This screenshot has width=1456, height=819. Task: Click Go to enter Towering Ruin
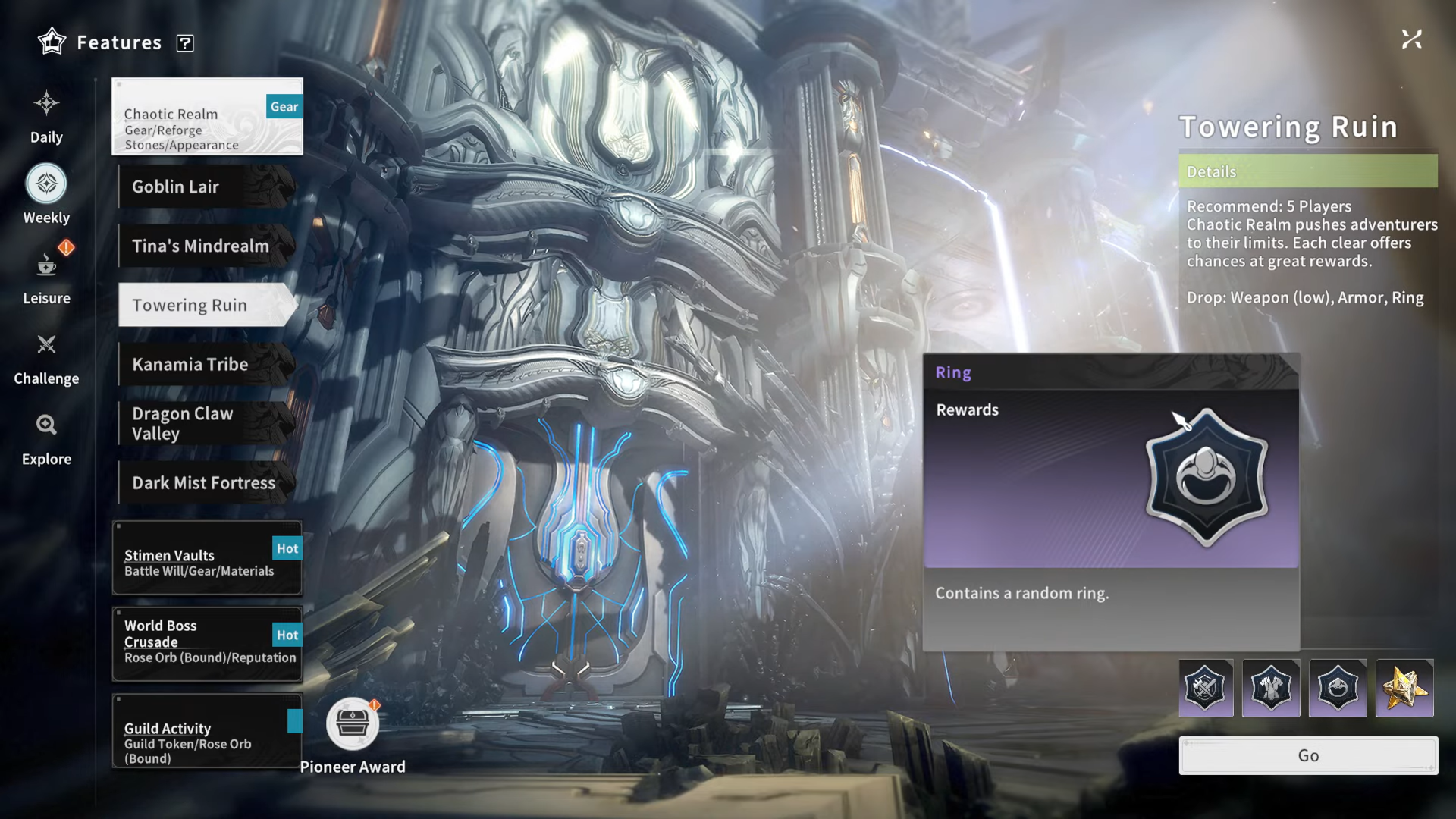coord(1308,755)
